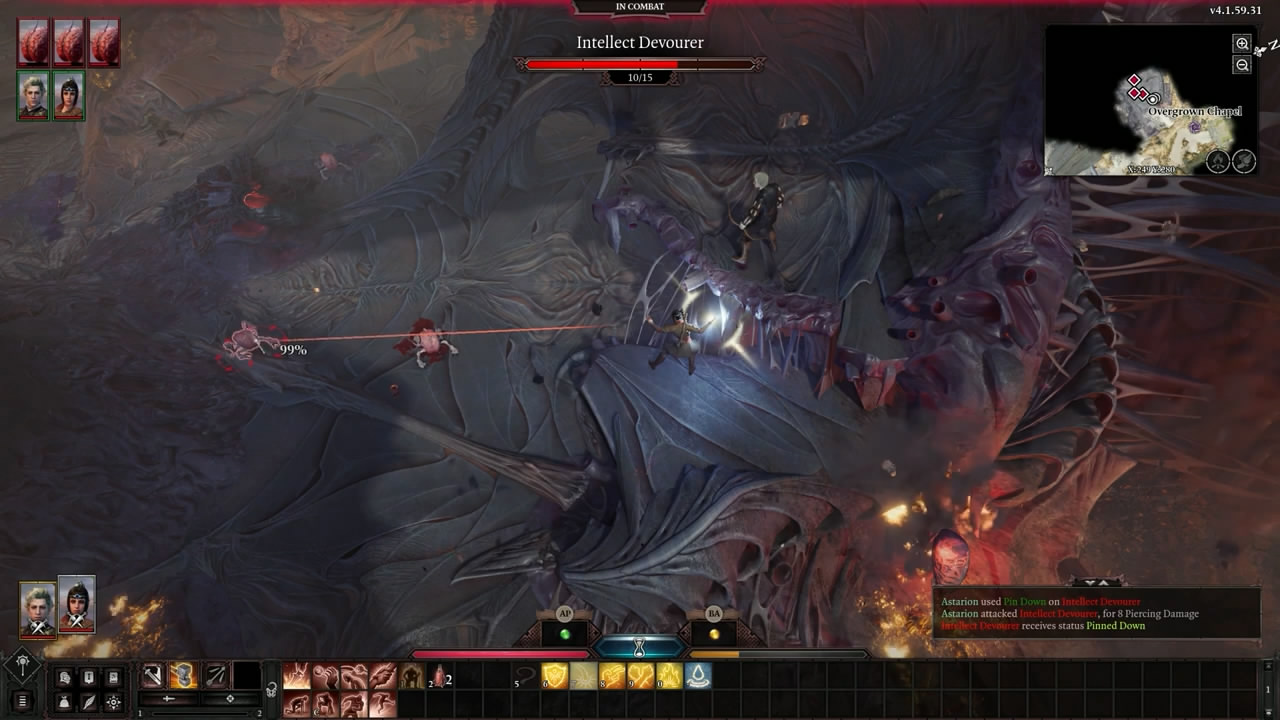Click the first Intellect Devourer turn-order portrait
The width and height of the screenshot is (1280, 720).
(x=33, y=43)
